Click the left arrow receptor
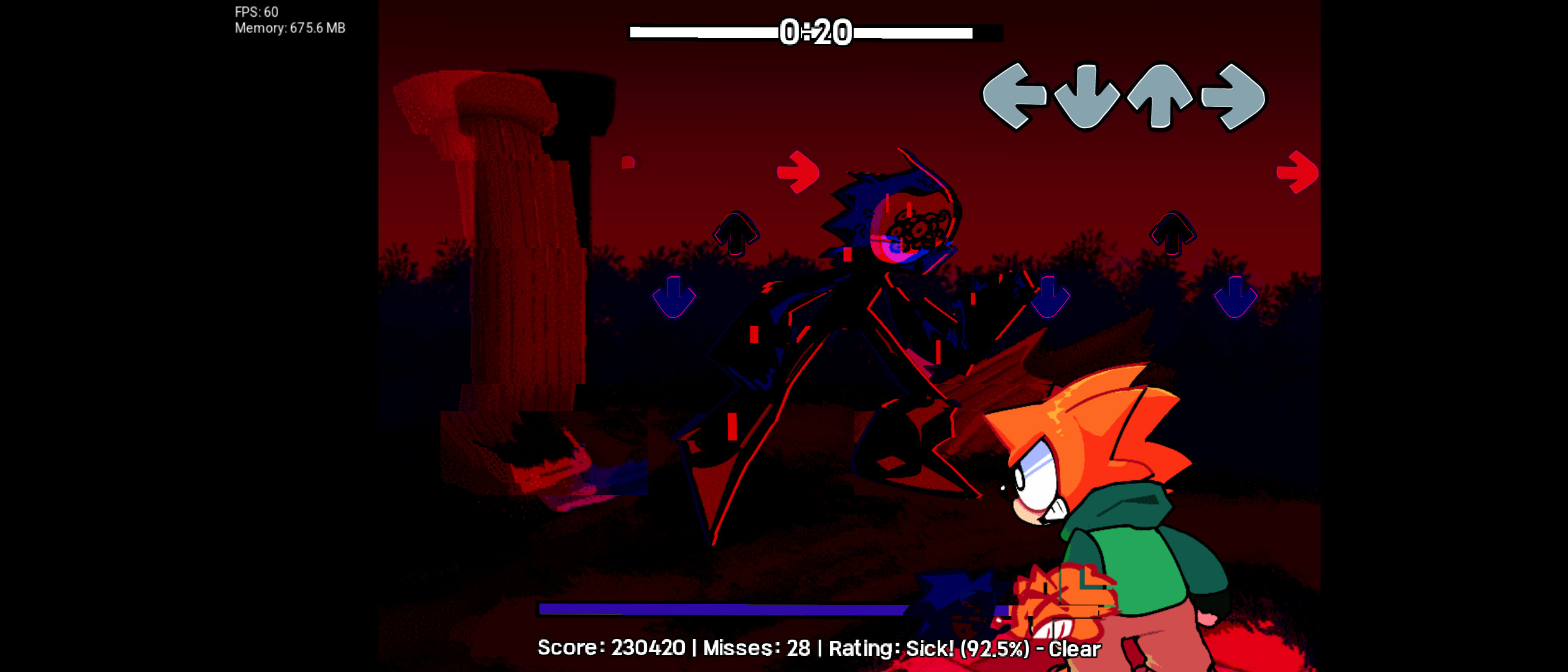This screenshot has height=672, width=1568. coord(1015,98)
